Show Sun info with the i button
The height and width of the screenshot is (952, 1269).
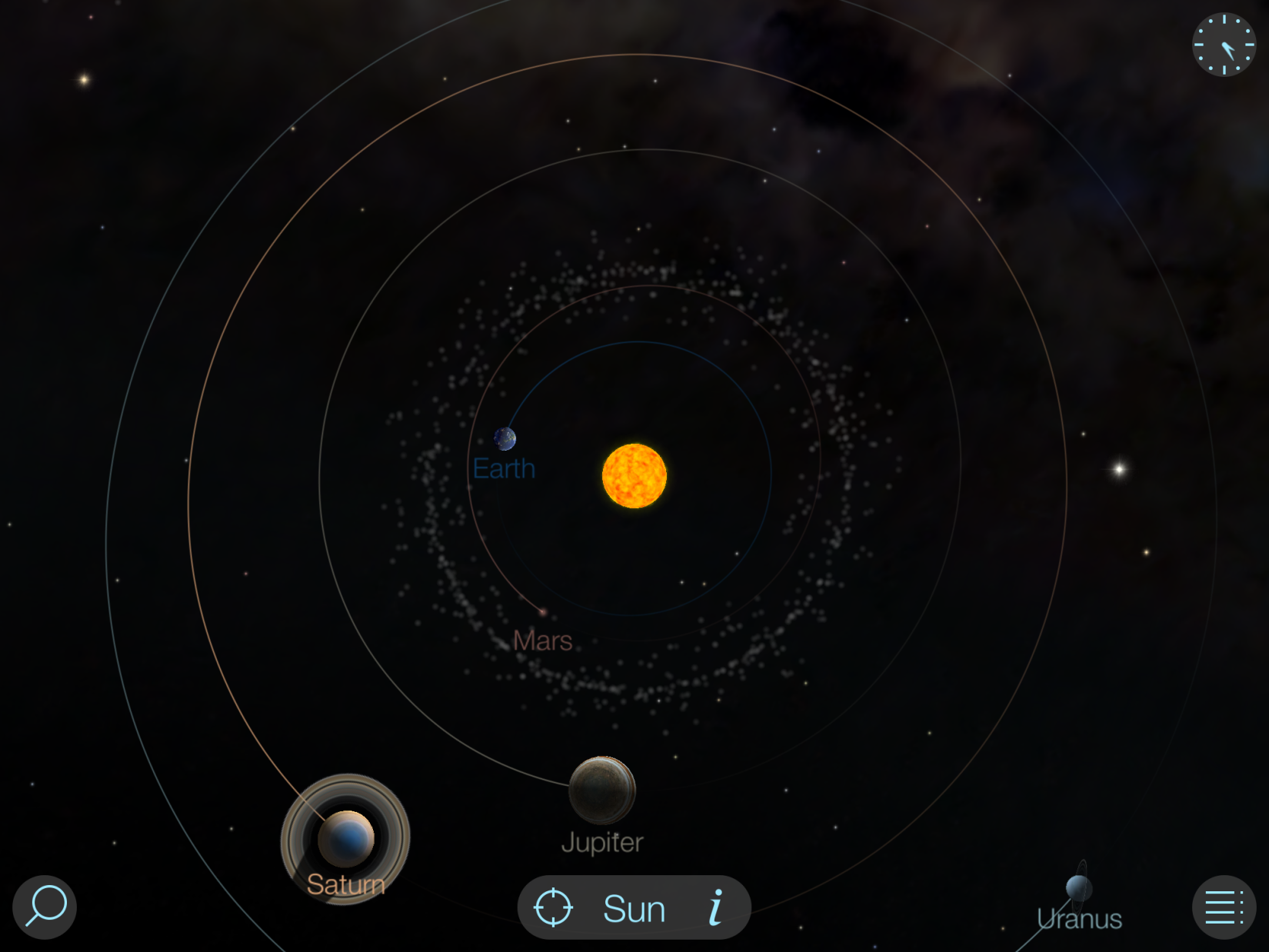click(x=716, y=907)
